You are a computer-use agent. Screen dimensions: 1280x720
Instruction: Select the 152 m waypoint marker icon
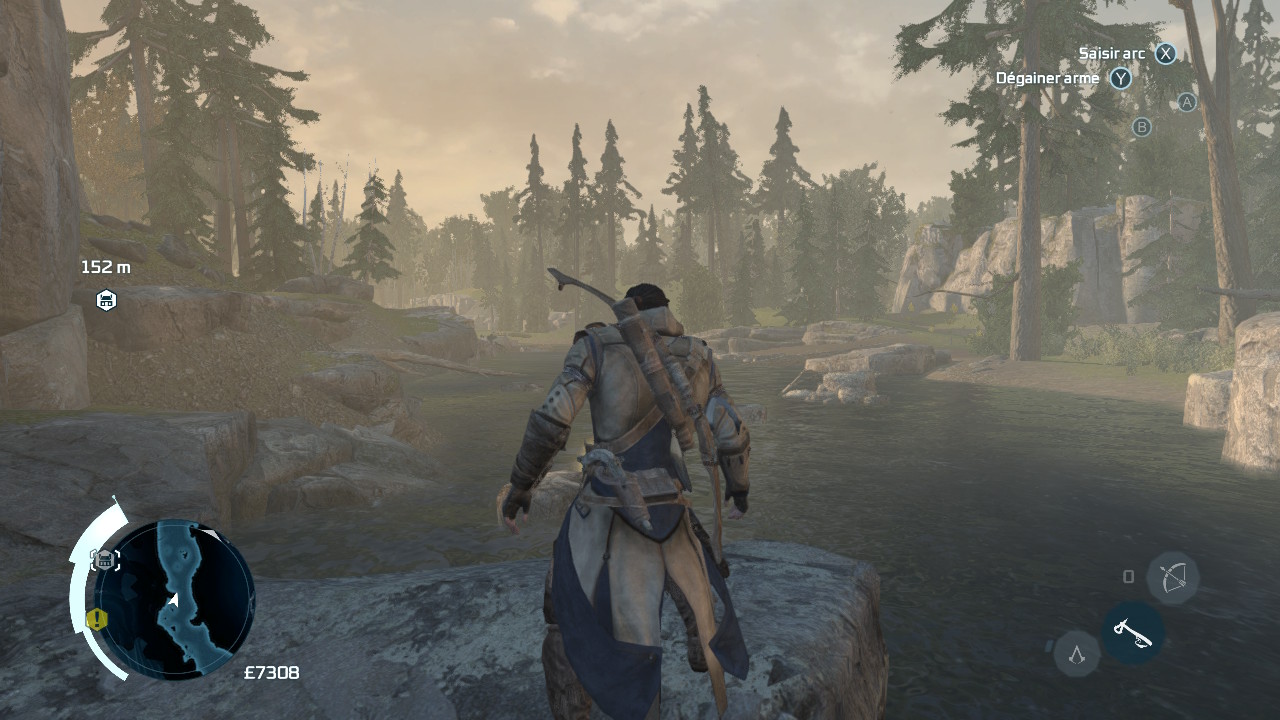pos(106,299)
